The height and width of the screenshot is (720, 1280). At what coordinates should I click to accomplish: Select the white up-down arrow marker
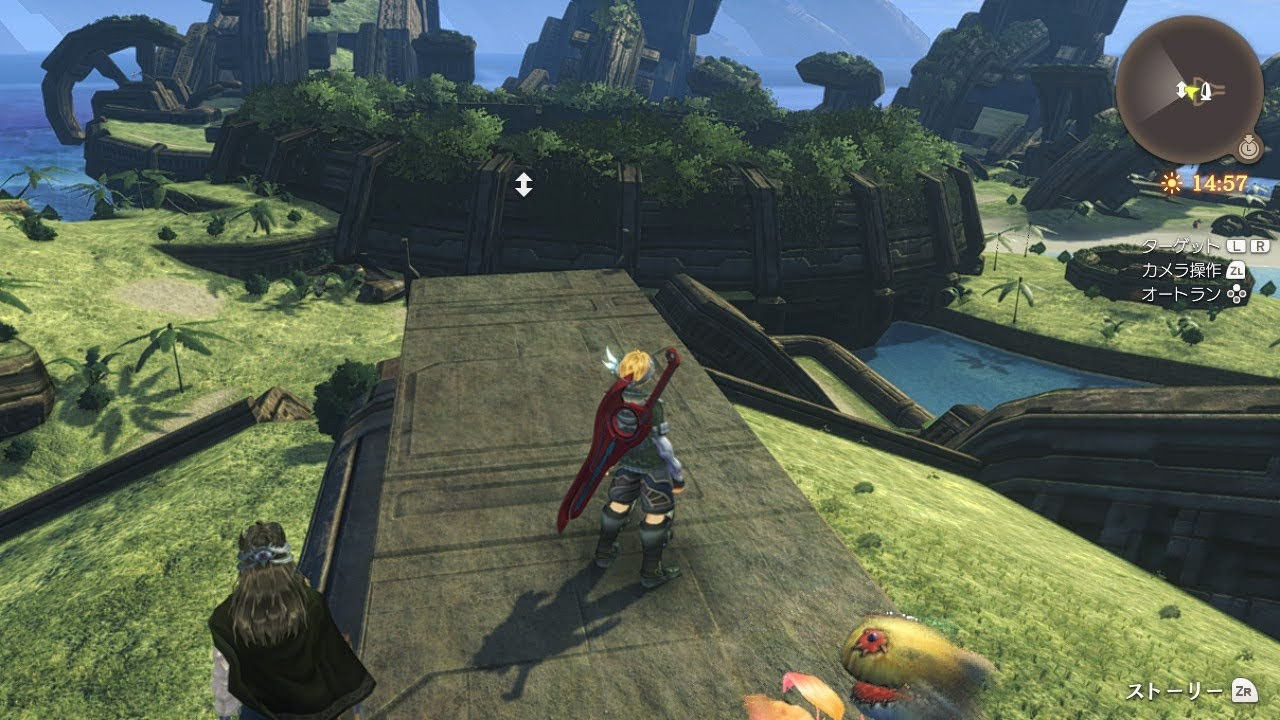point(524,184)
